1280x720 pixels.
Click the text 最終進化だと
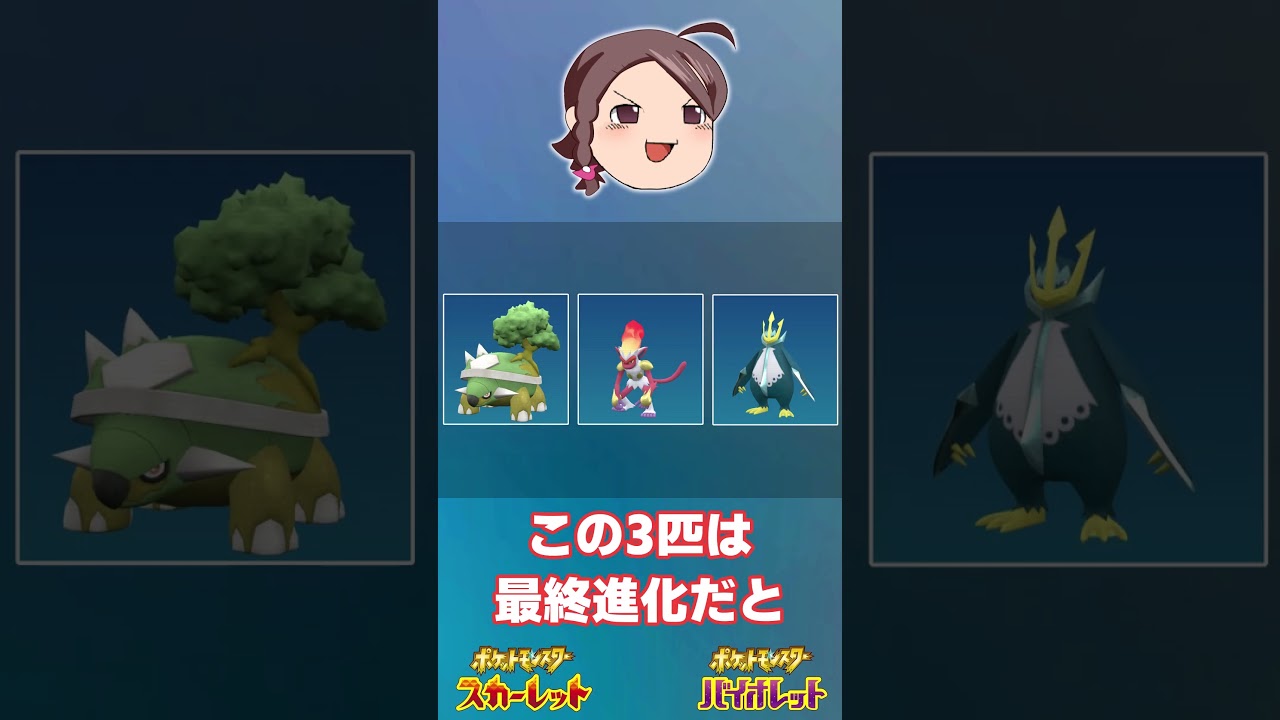tap(640, 598)
